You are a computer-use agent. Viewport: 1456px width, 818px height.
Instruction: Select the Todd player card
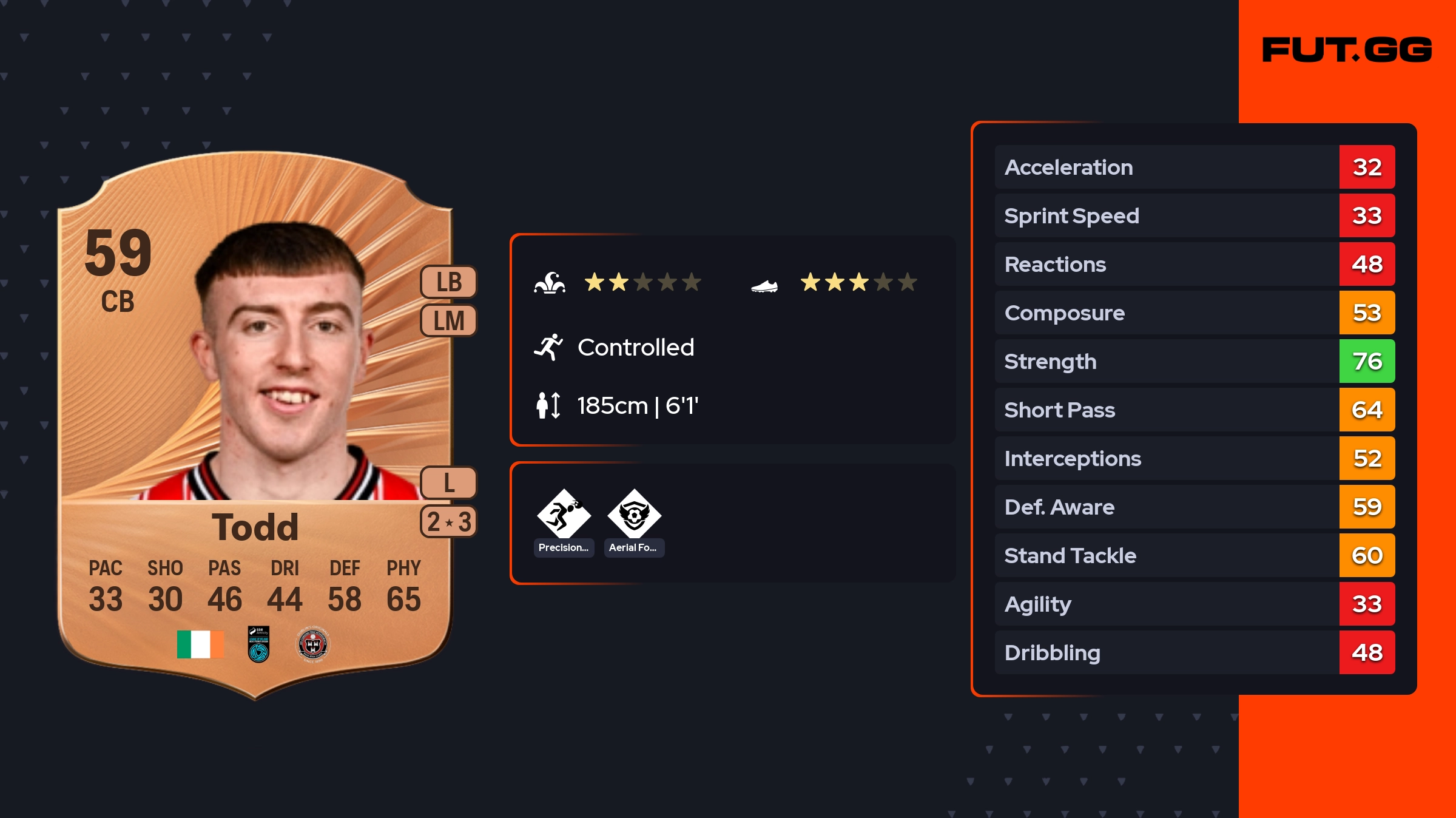255,425
